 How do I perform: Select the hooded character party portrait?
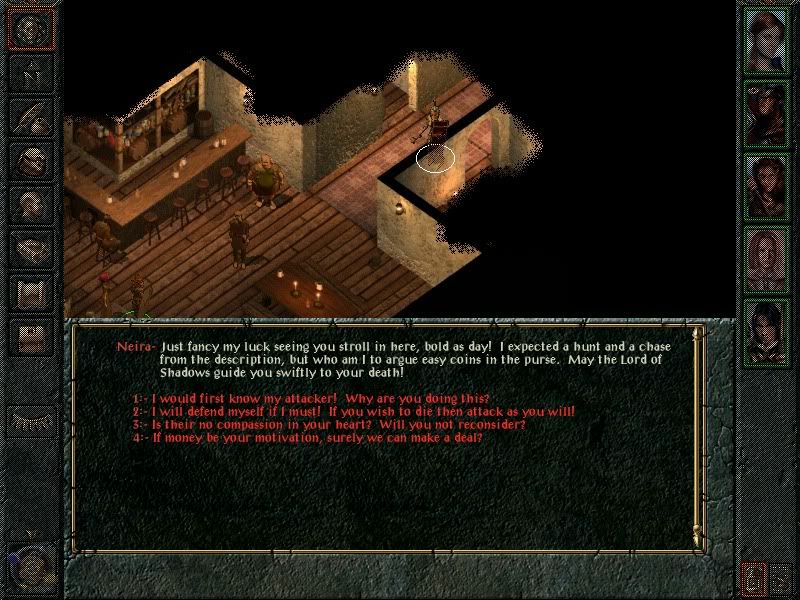pyautogui.click(x=767, y=113)
